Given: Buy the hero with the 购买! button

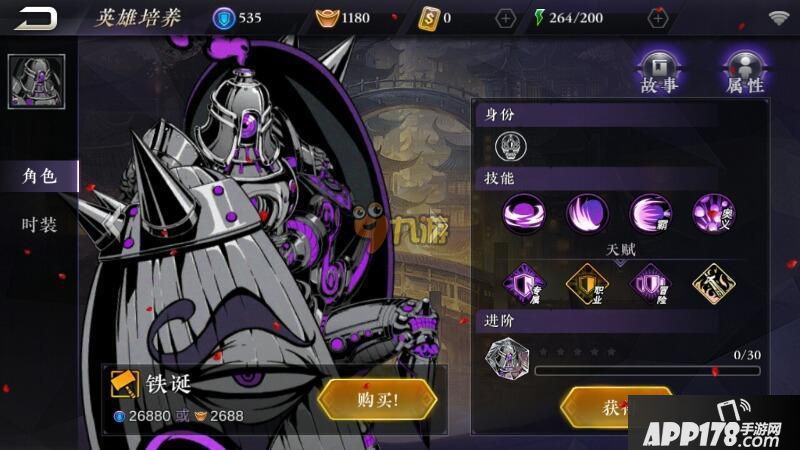Looking at the screenshot, I should 377,400.
